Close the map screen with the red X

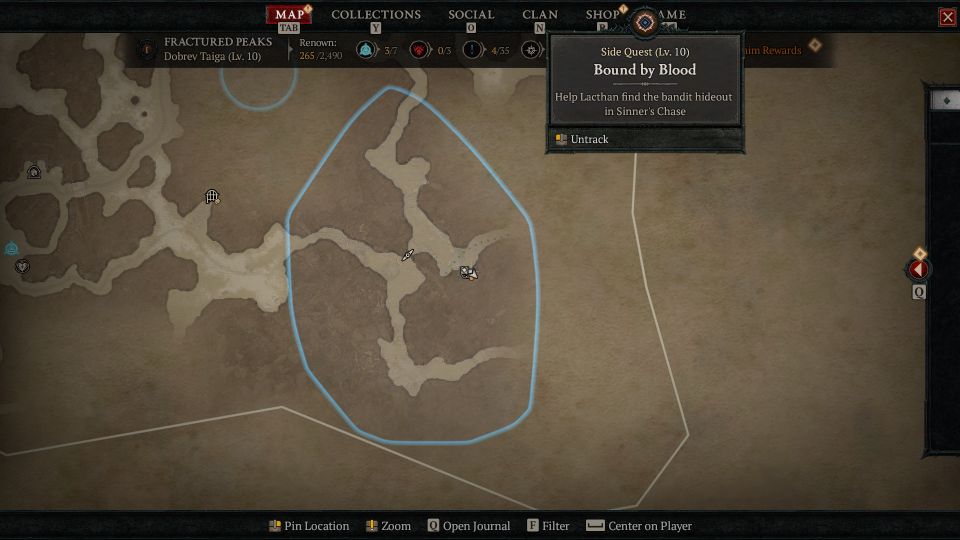pyautogui.click(x=947, y=17)
